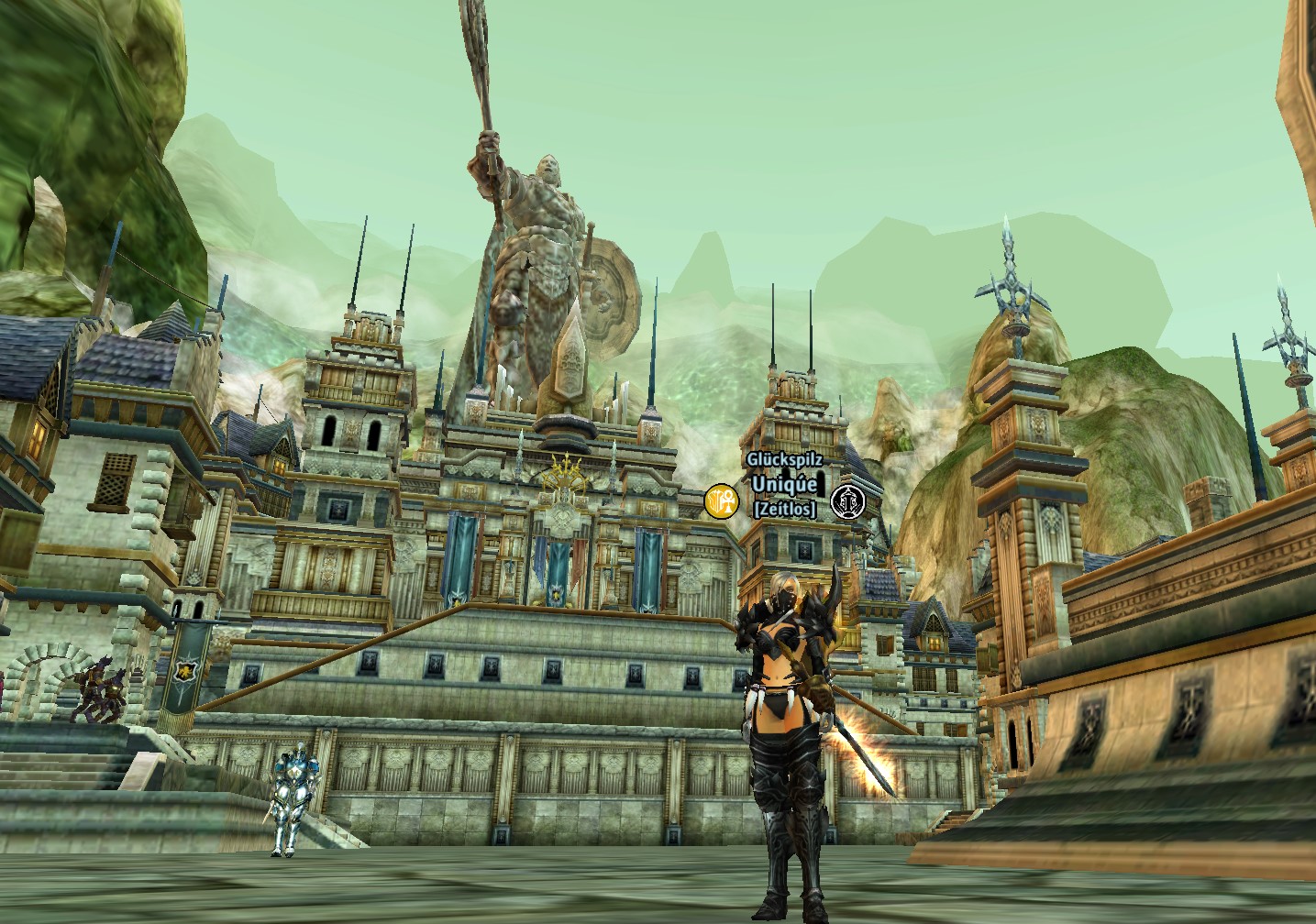Viewport: 1316px width, 924px height.
Task: Click the [Zeítlos] guild tag
Action: tap(784, 508)
